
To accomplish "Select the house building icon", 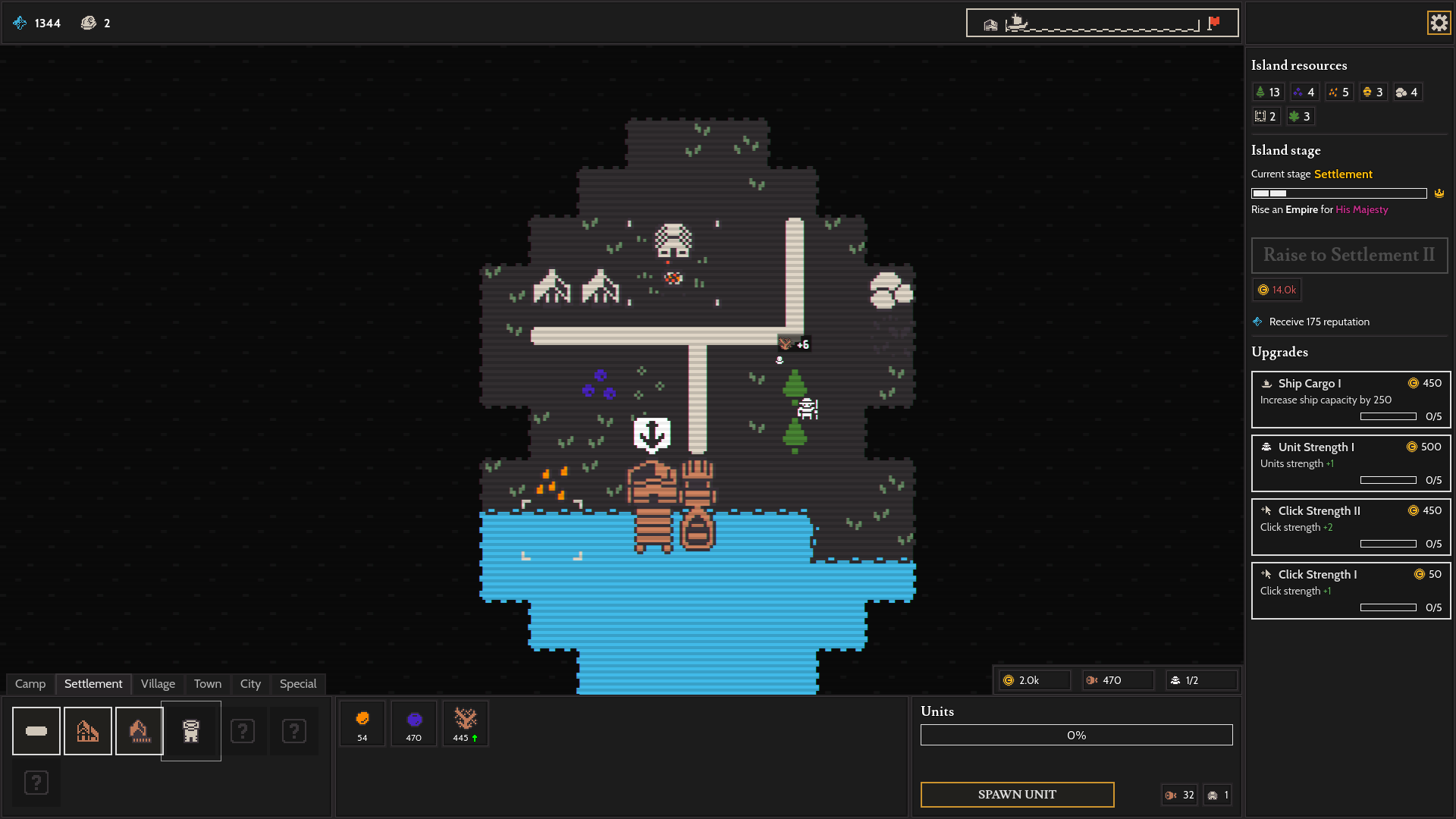I will point(87,730).
